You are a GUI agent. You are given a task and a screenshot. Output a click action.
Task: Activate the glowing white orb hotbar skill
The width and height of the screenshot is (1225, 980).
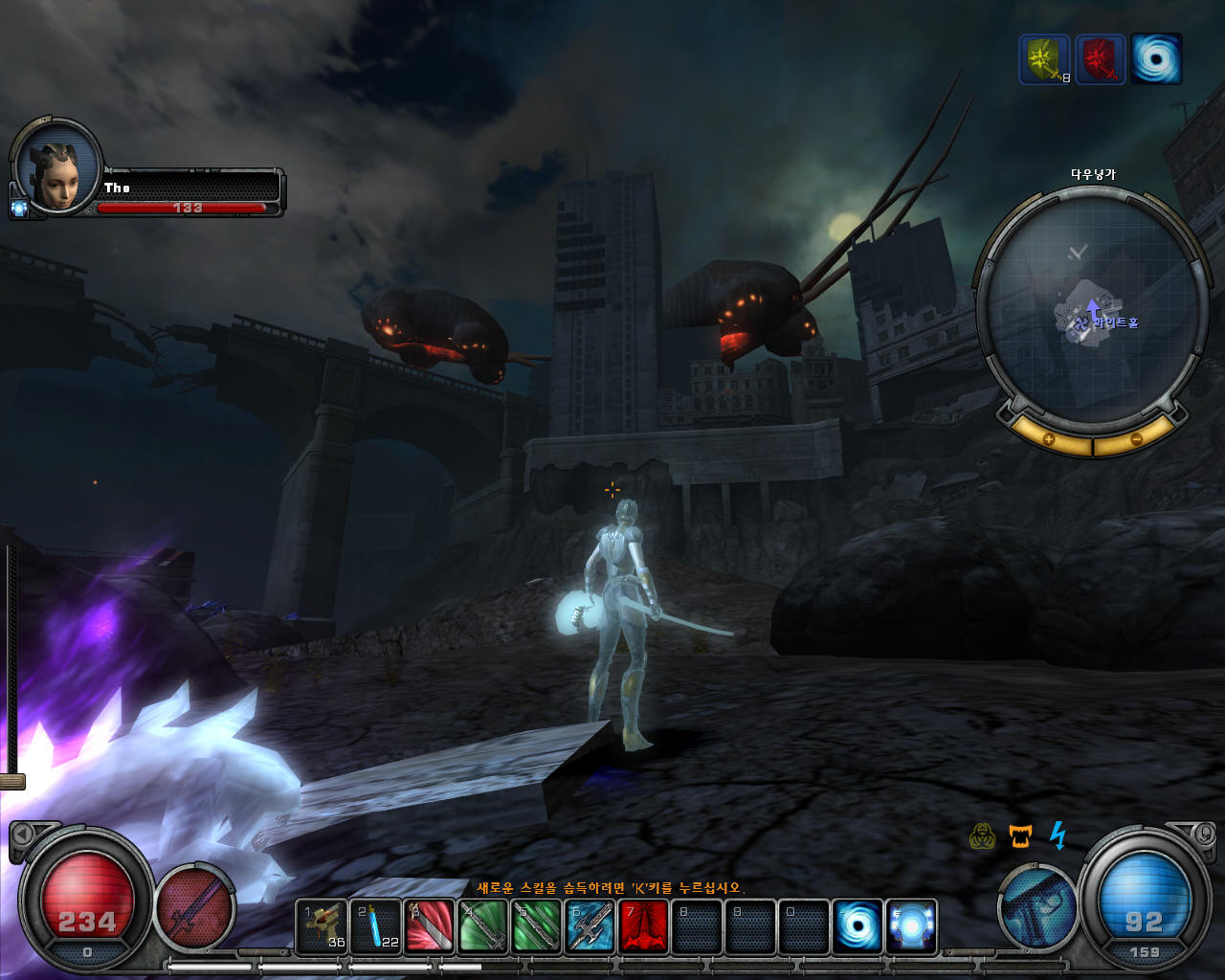tap(911, 926)
